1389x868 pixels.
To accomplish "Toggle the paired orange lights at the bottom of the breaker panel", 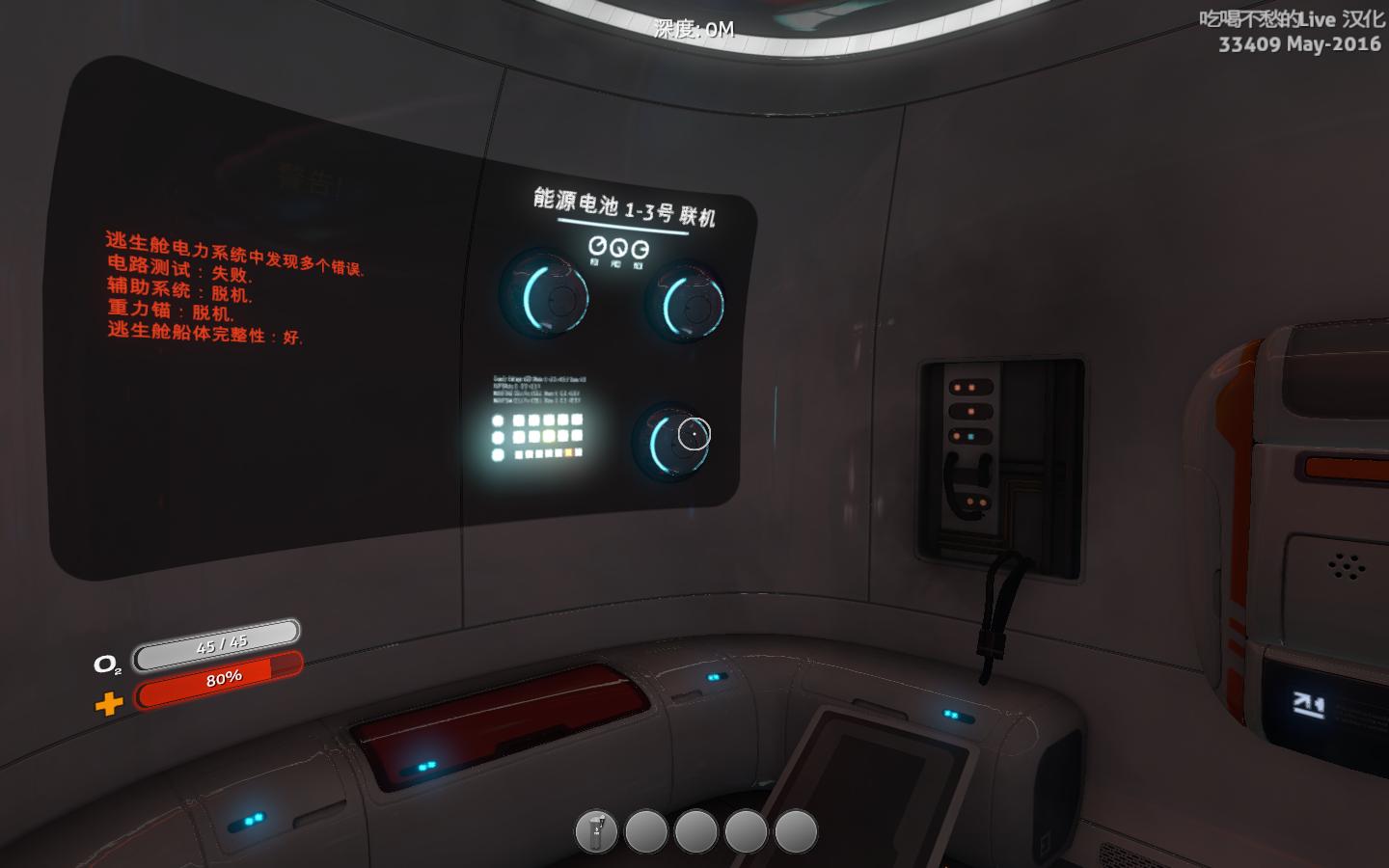I will tap(976, 502).
